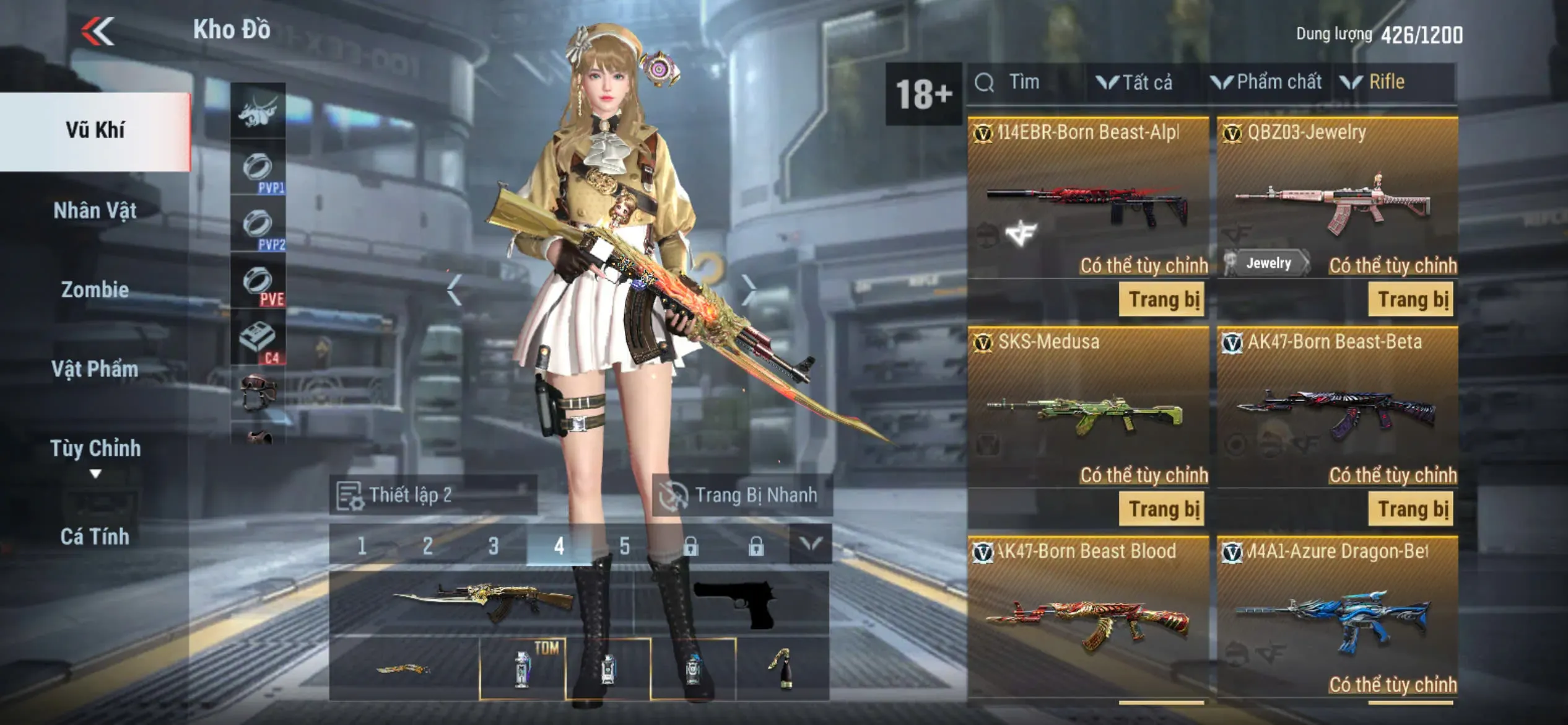Open the Tất cả filter dropdown
Viewport: 1568px width, 725px height.
1136,82
